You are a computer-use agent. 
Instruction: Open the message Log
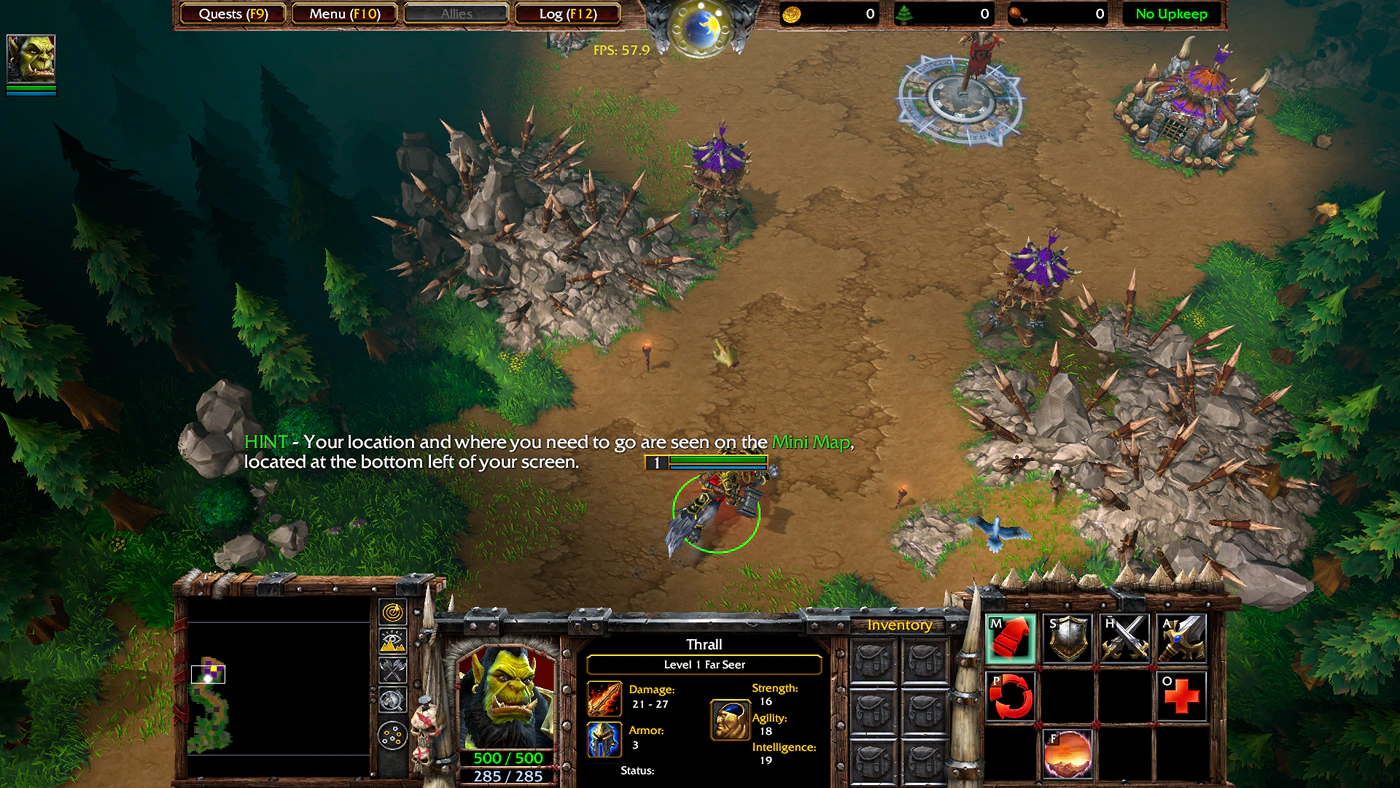[567, 14]
